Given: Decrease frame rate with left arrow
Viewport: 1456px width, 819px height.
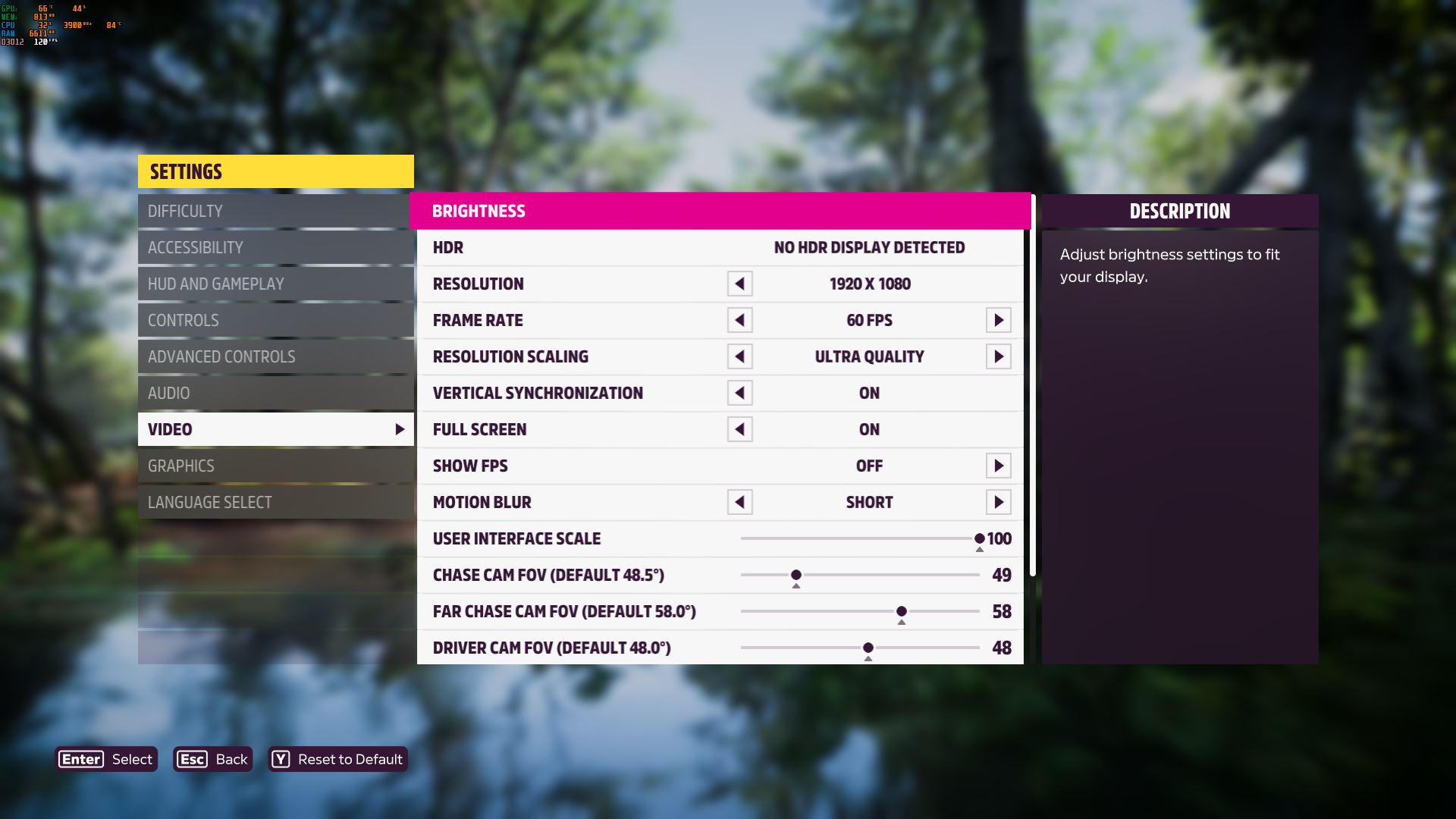Looking at the screenshot, I should (739, 320).
